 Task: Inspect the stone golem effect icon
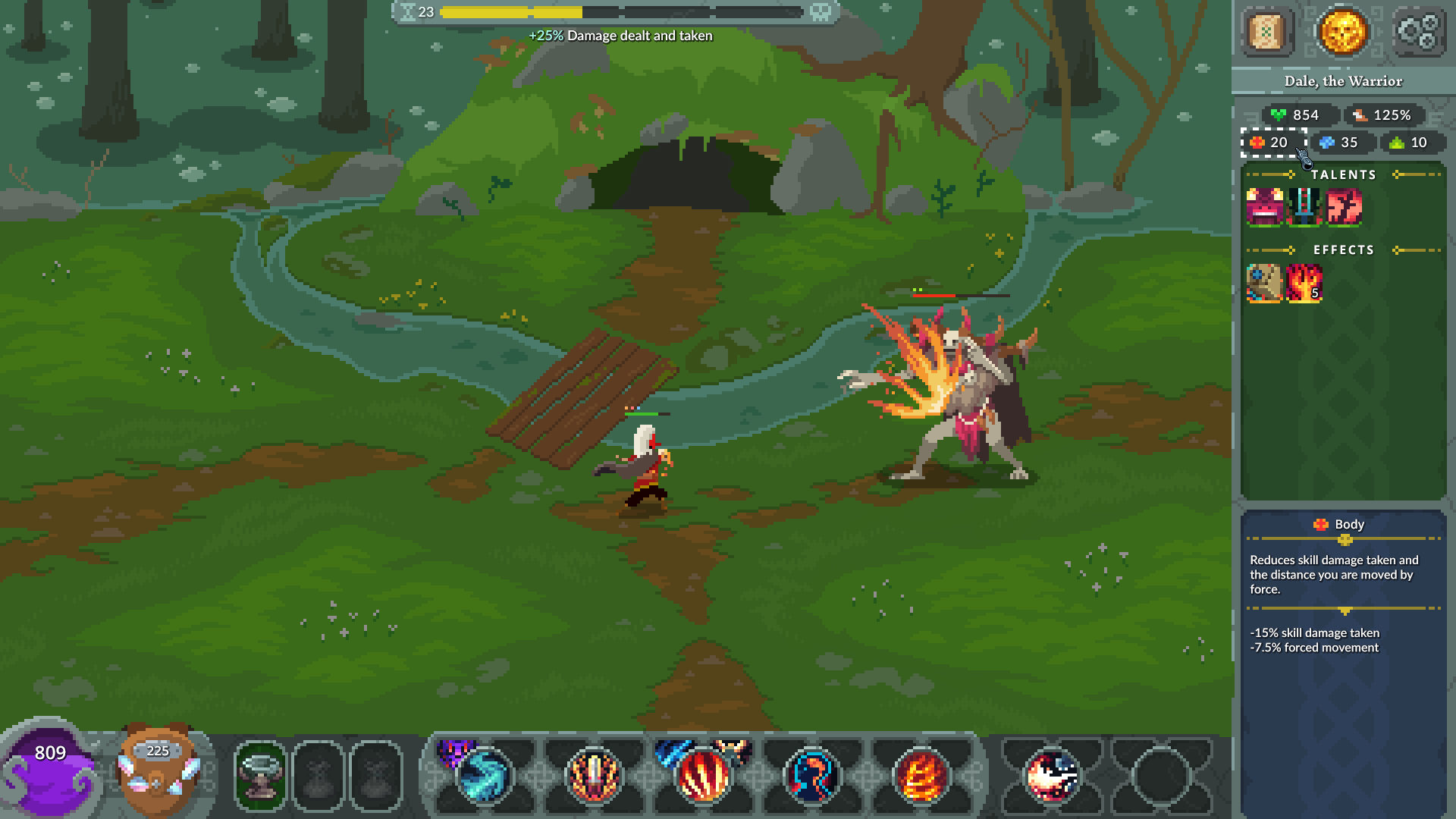(x=1264, y=284)
